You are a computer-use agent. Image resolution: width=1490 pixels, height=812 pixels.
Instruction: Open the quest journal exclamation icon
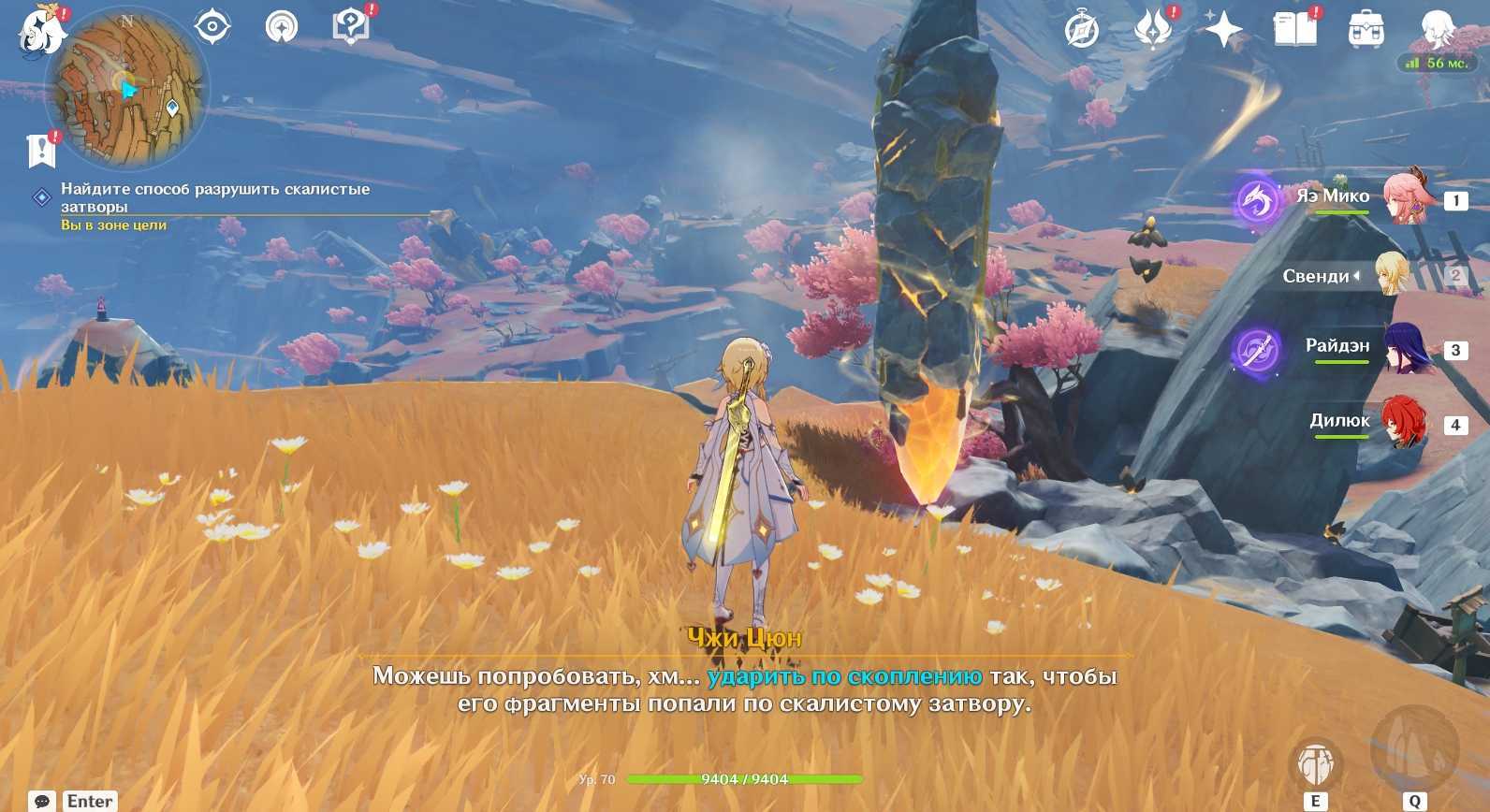[42, 150]
